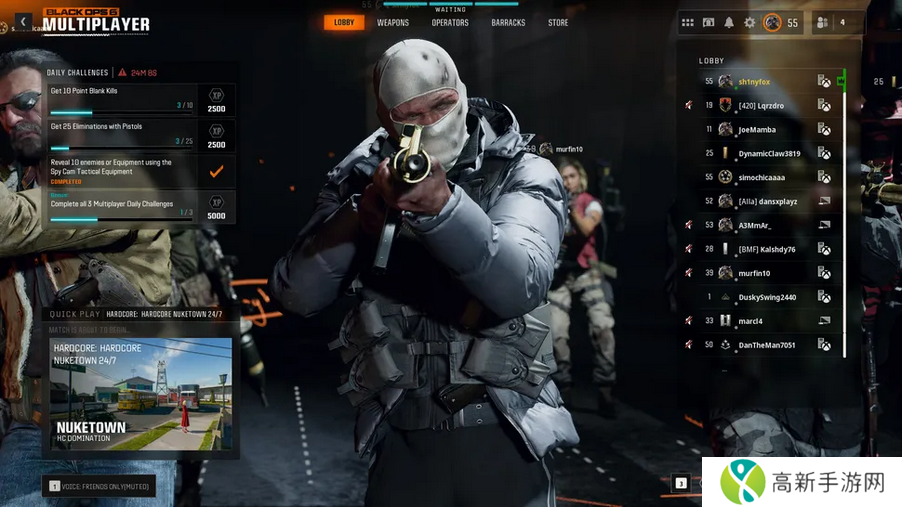Open the social party icon
This screenshot has height=507, width=902.
(x=823, y=23)
